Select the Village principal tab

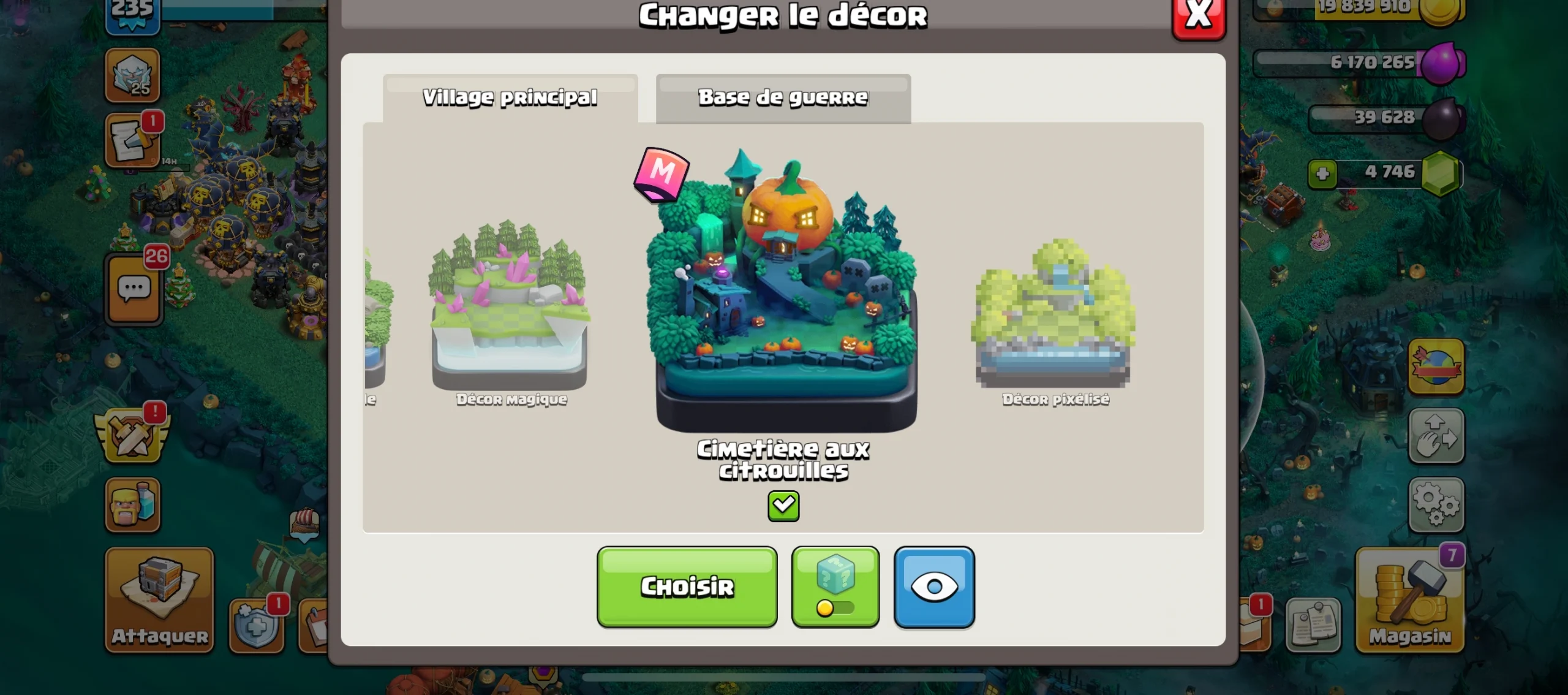(x=510, y=97)
